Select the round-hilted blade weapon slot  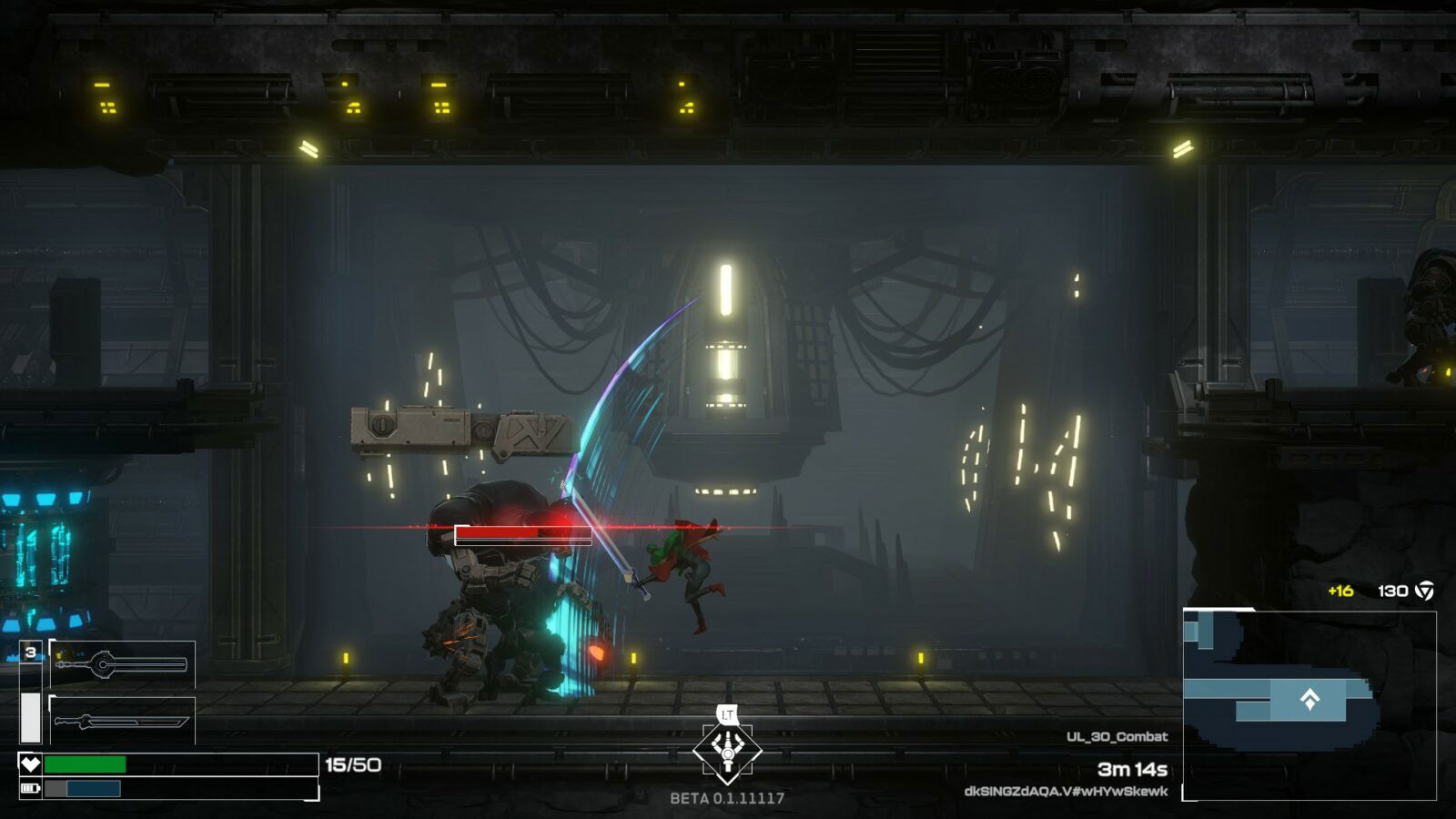pyautogui.click(x=122, y=664)
